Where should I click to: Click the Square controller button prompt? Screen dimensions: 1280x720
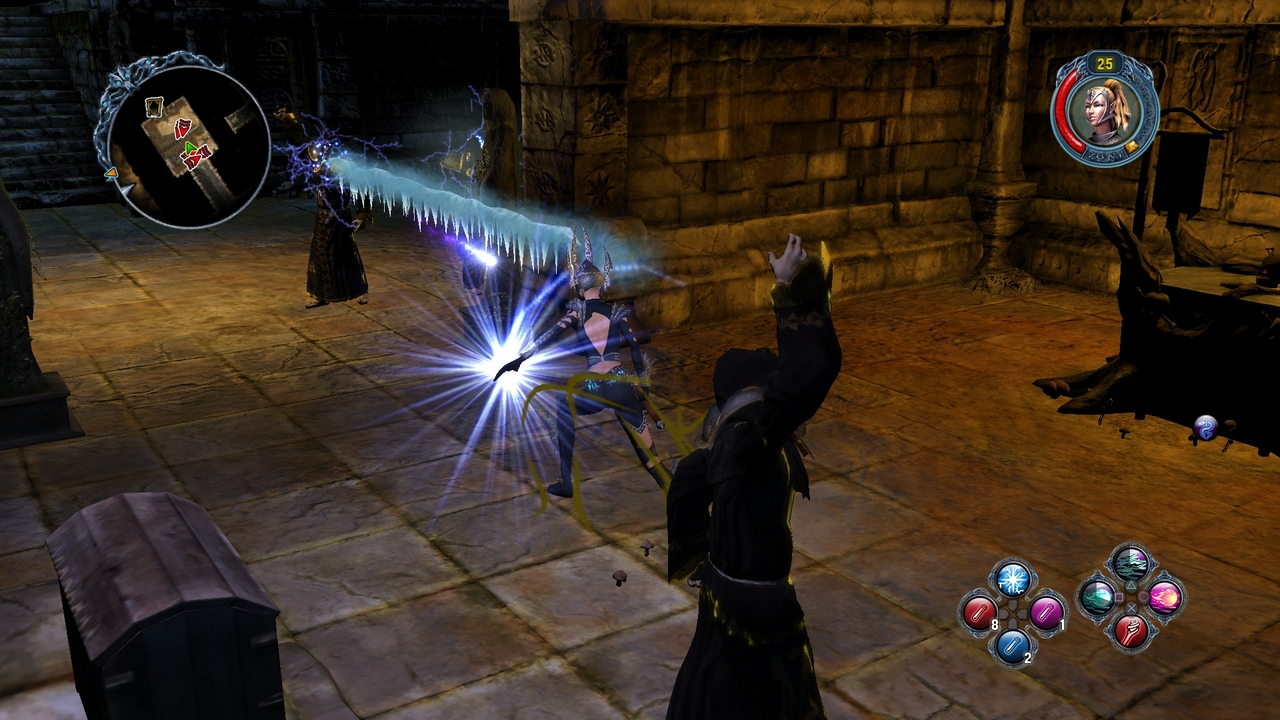(1119, 598)
